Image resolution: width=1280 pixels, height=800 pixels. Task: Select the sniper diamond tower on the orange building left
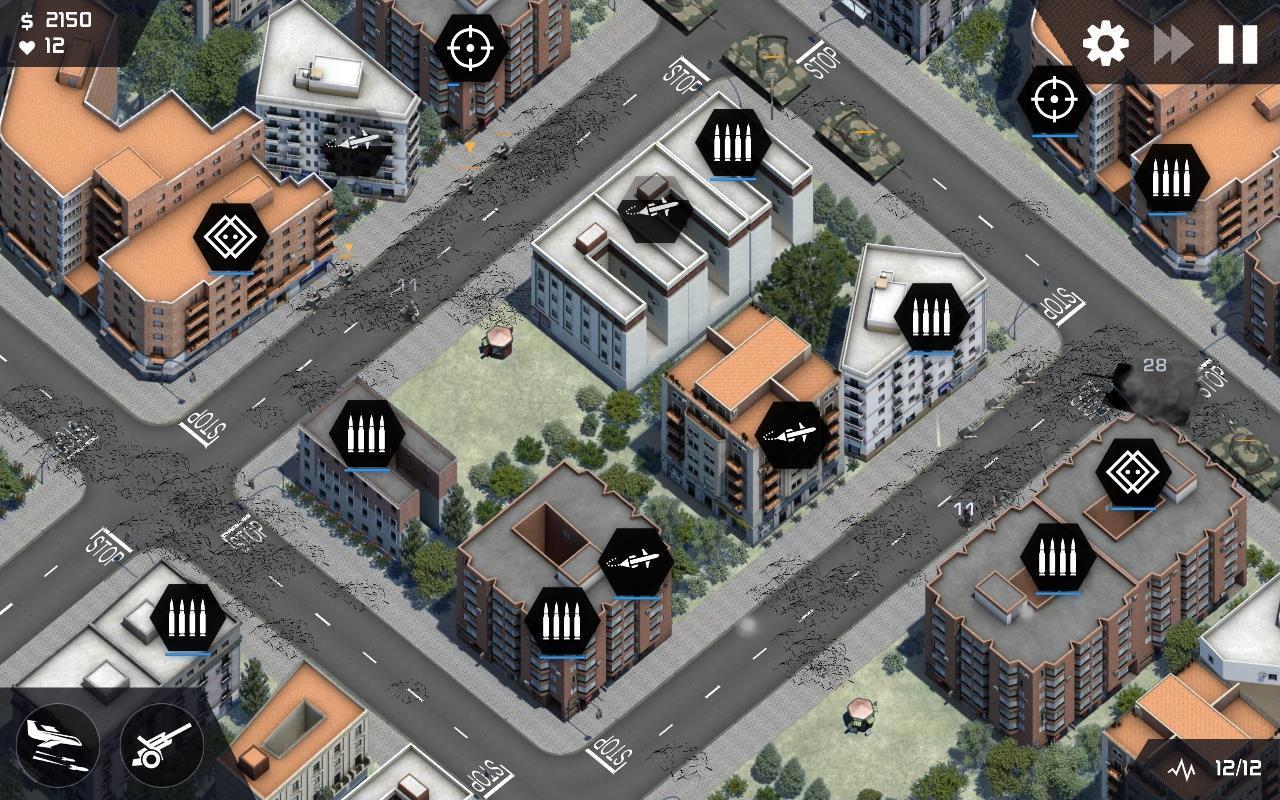(230, 235)
